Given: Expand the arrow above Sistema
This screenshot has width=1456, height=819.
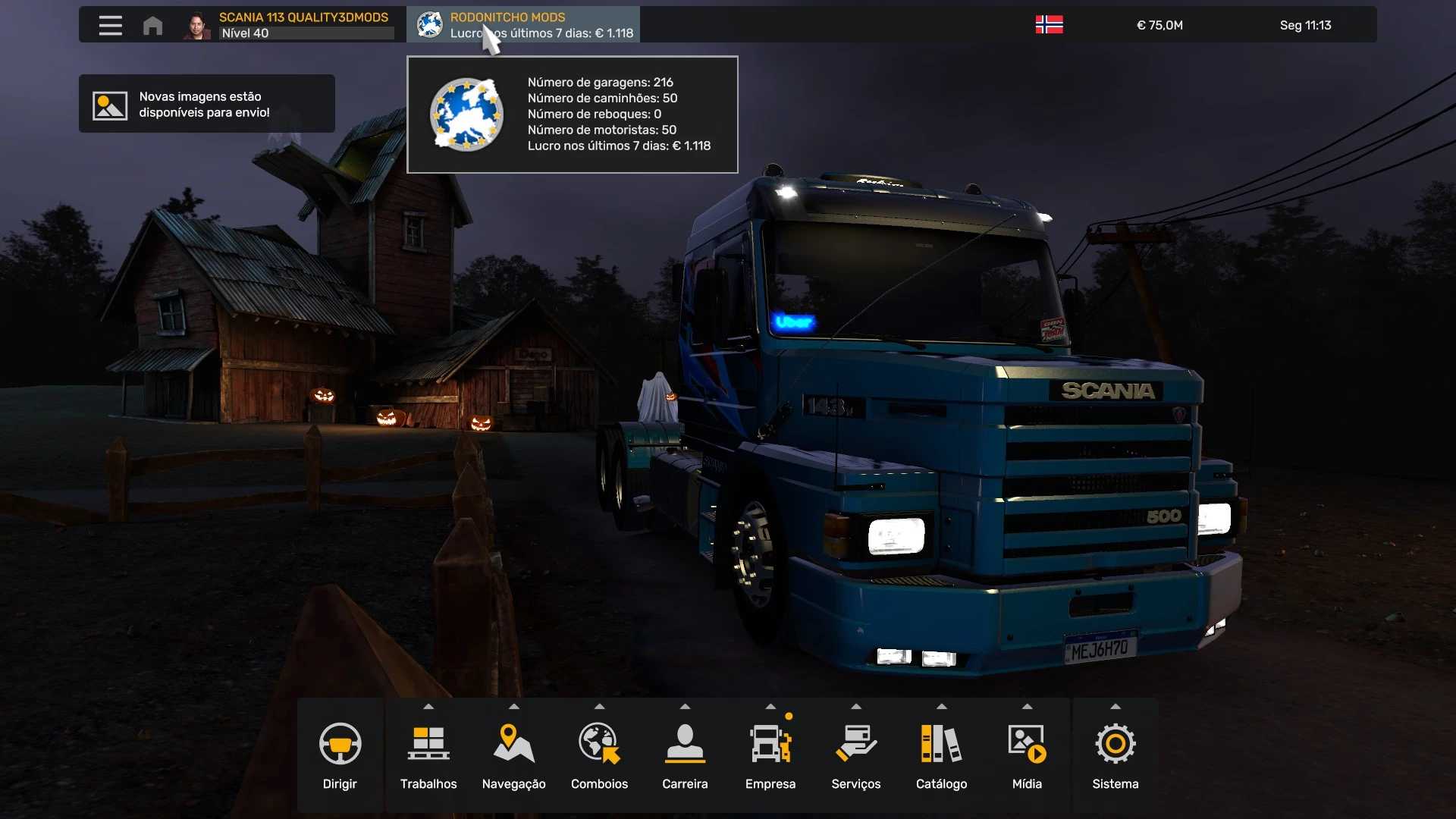Looking at the screenshot, I should coord(1115,707).
